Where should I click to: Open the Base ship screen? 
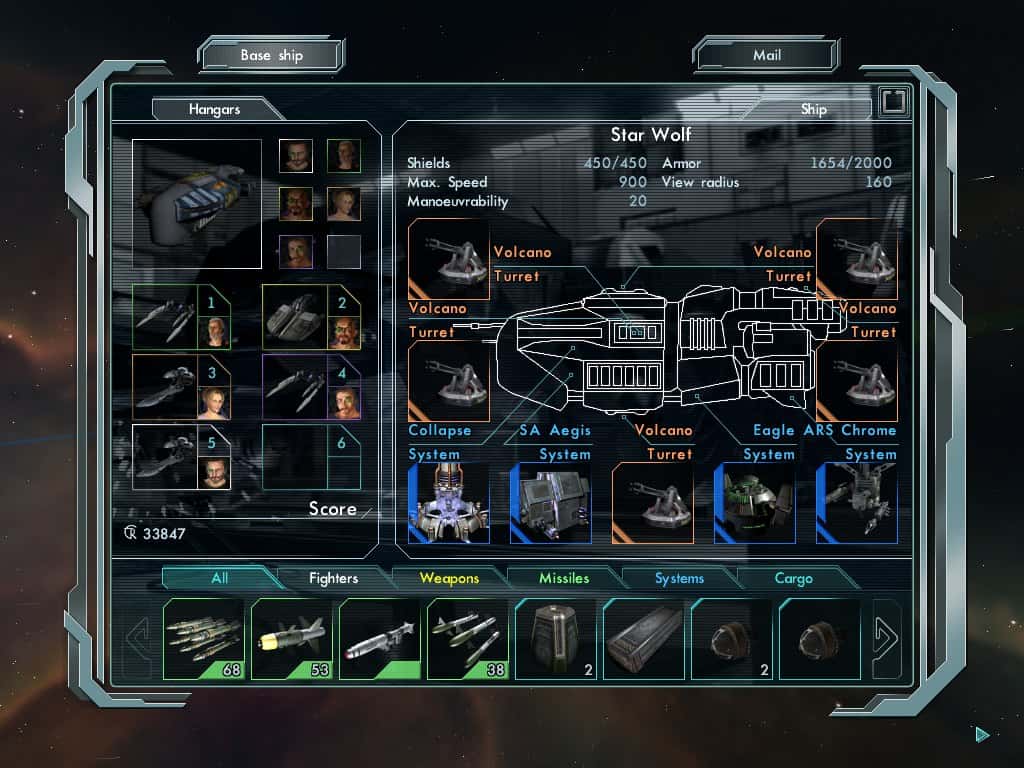[271, 55]
